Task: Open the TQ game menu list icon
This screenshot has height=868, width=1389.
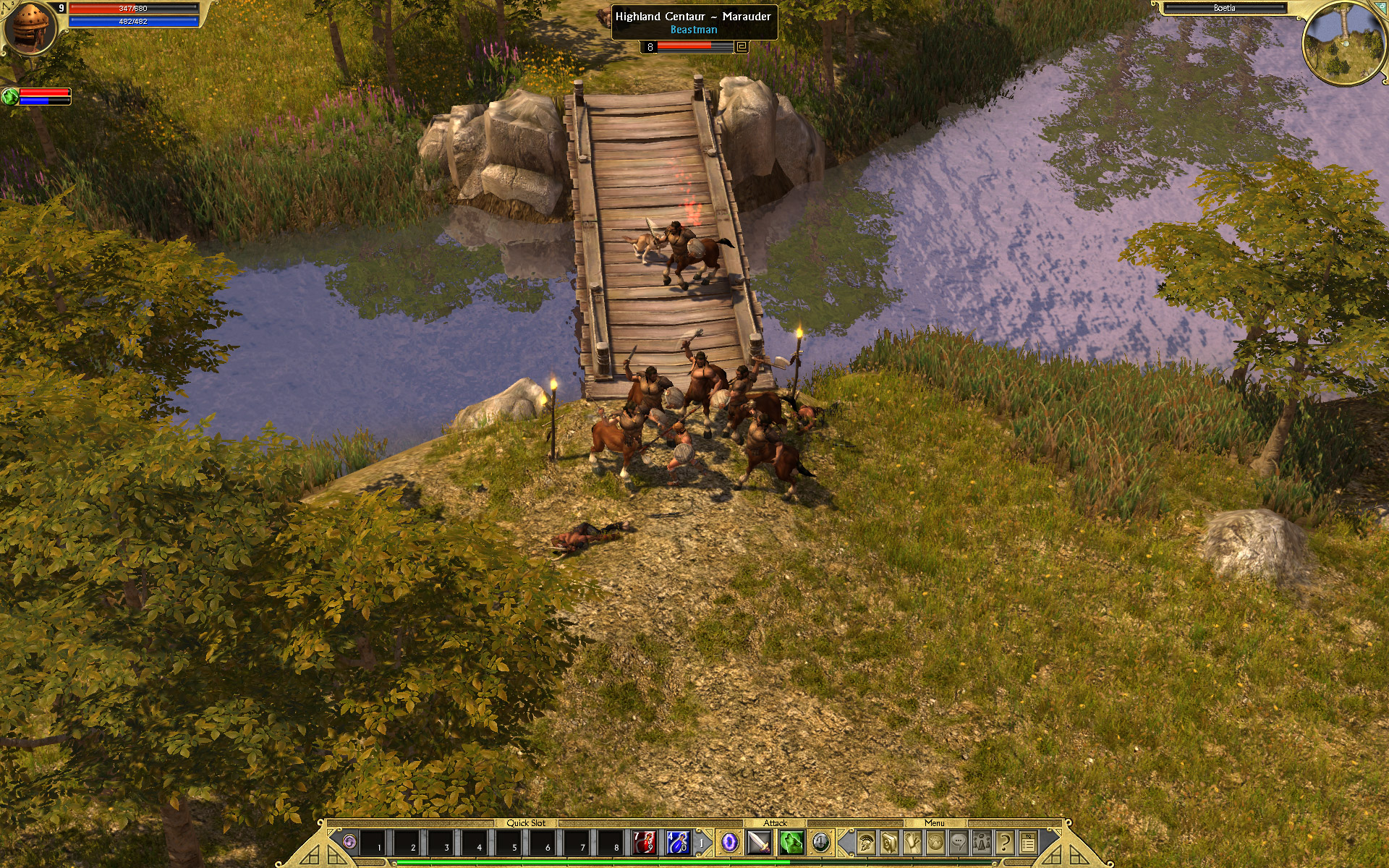Action: pos(1028,842)
